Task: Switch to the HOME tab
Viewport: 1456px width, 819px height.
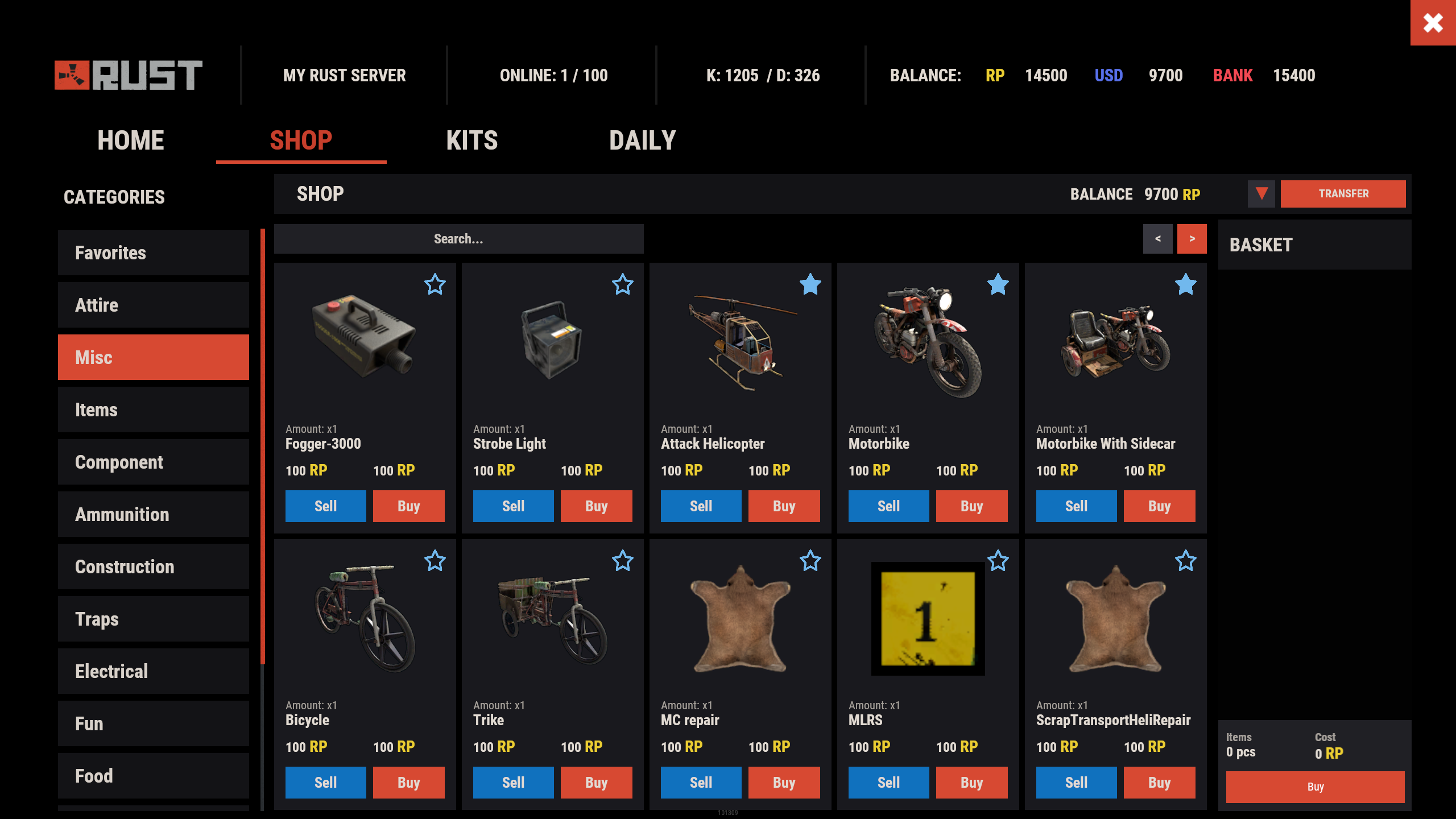Action: (130, 140)
